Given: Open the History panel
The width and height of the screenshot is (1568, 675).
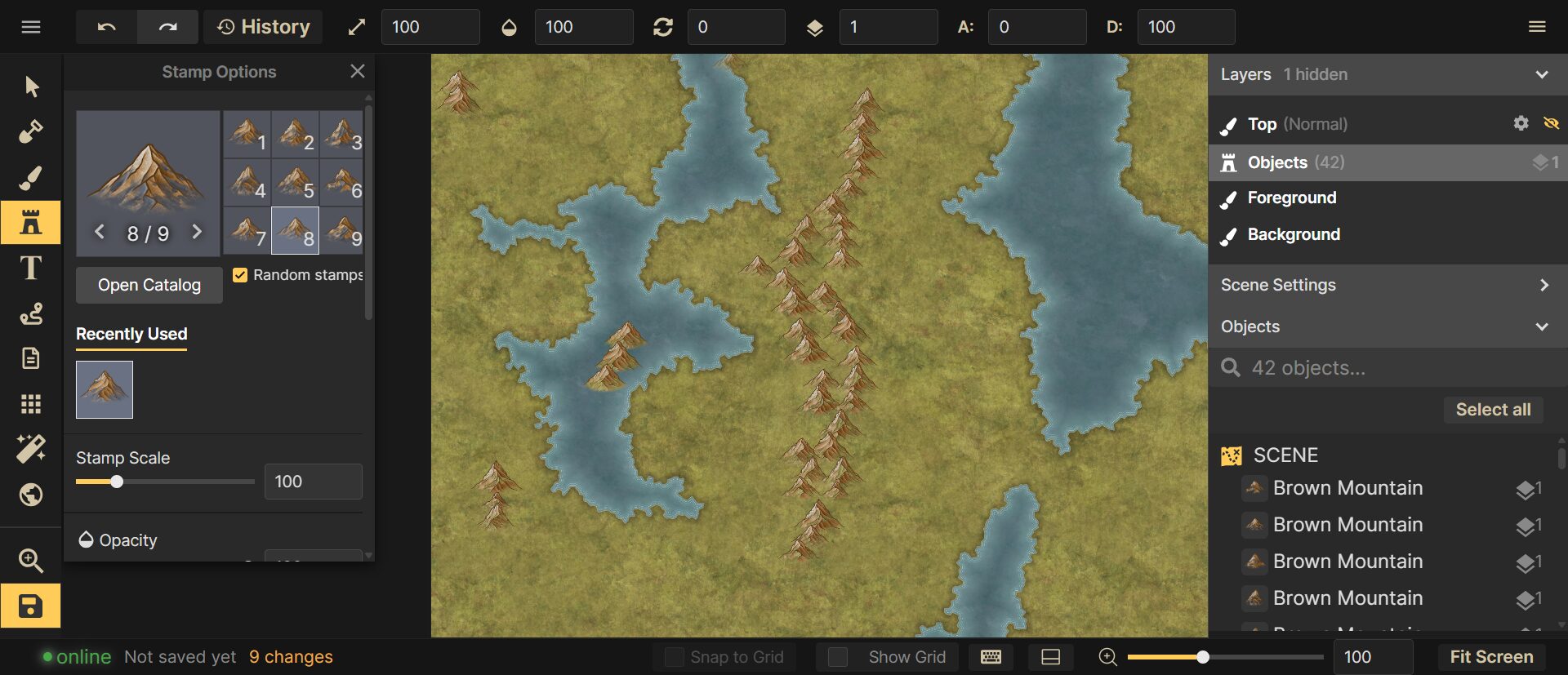Looking at the screenshot, I should click(x=263, y=26).
